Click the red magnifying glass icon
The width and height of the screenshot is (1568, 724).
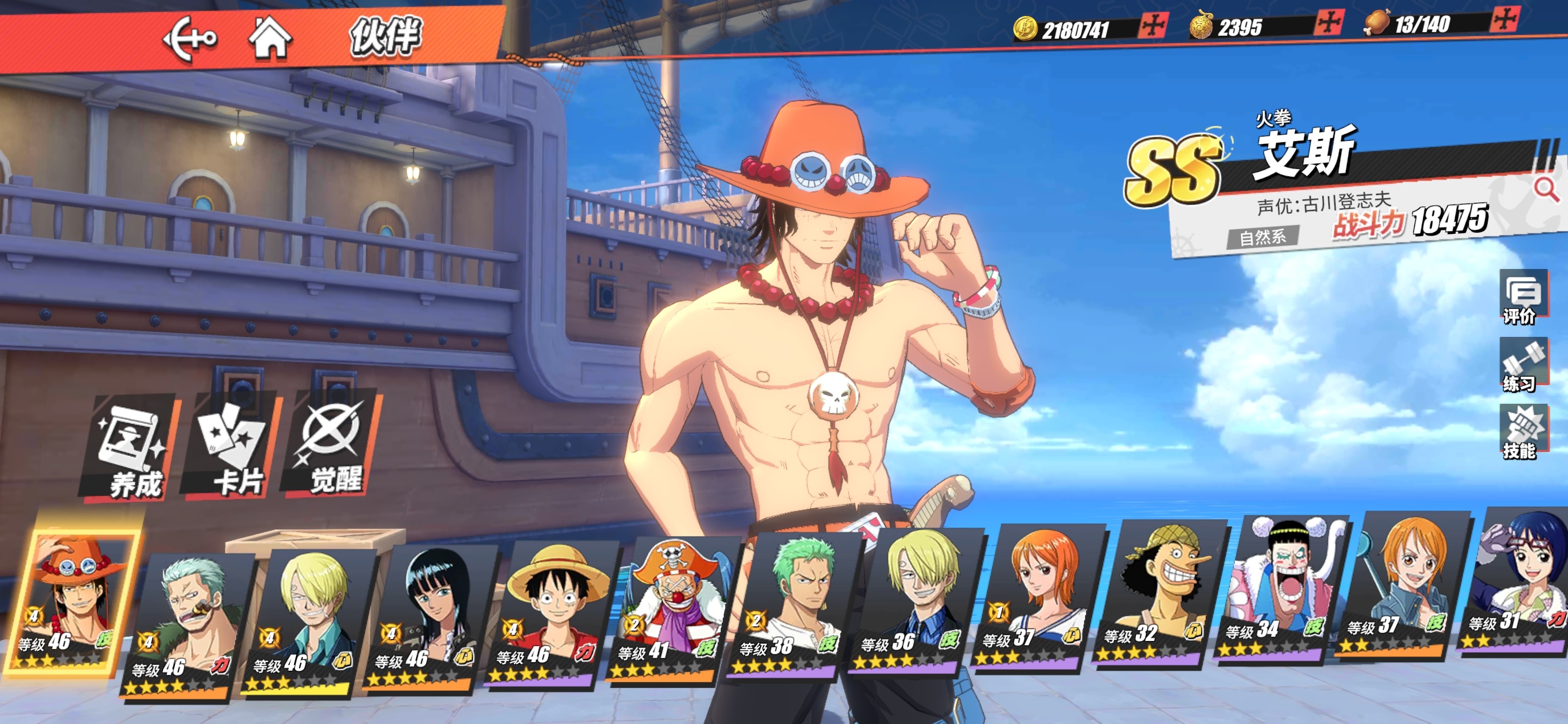click(x=1545, y=190)
